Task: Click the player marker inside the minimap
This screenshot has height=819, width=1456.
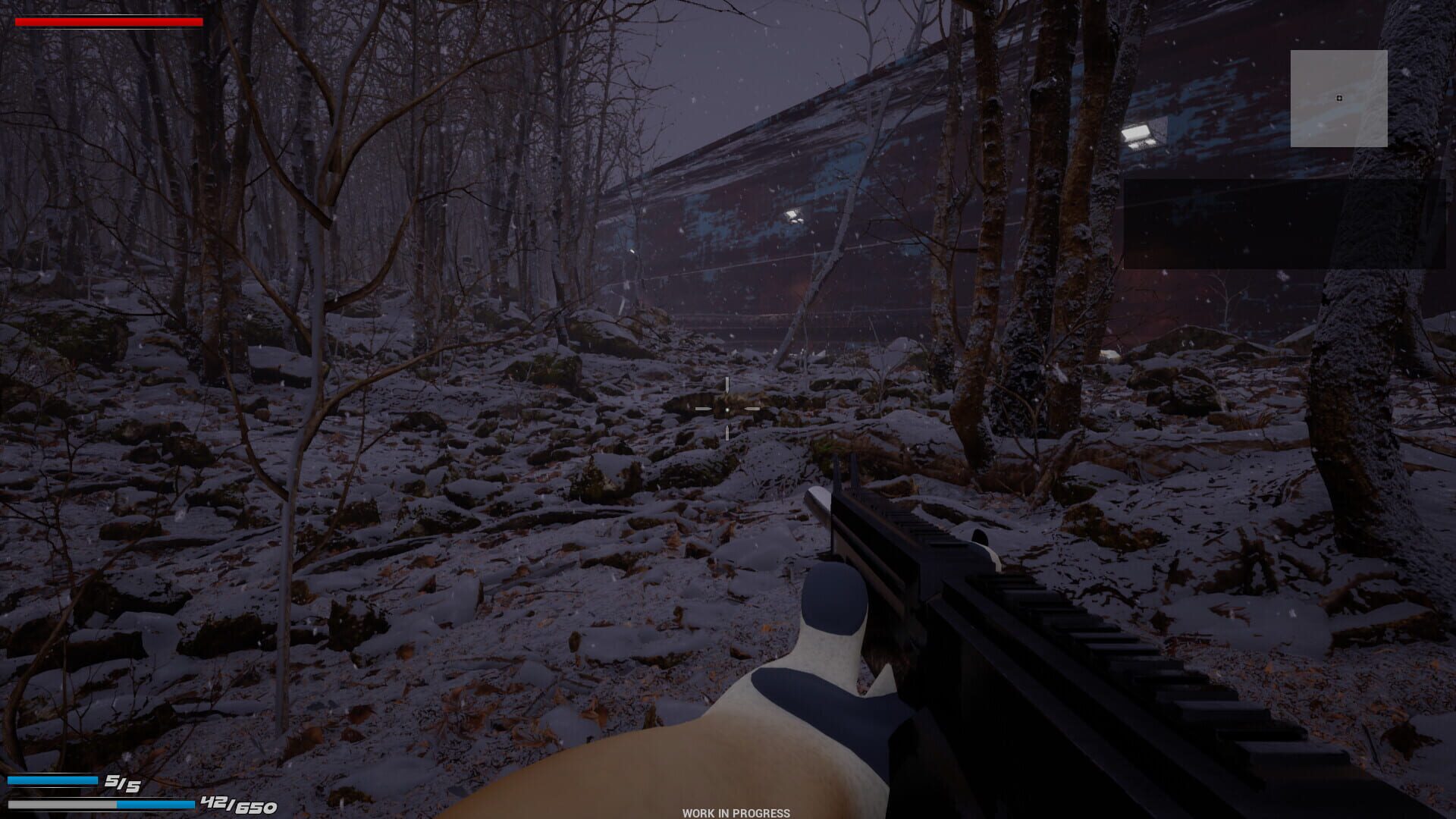Action: click(x=1340, y=97)
